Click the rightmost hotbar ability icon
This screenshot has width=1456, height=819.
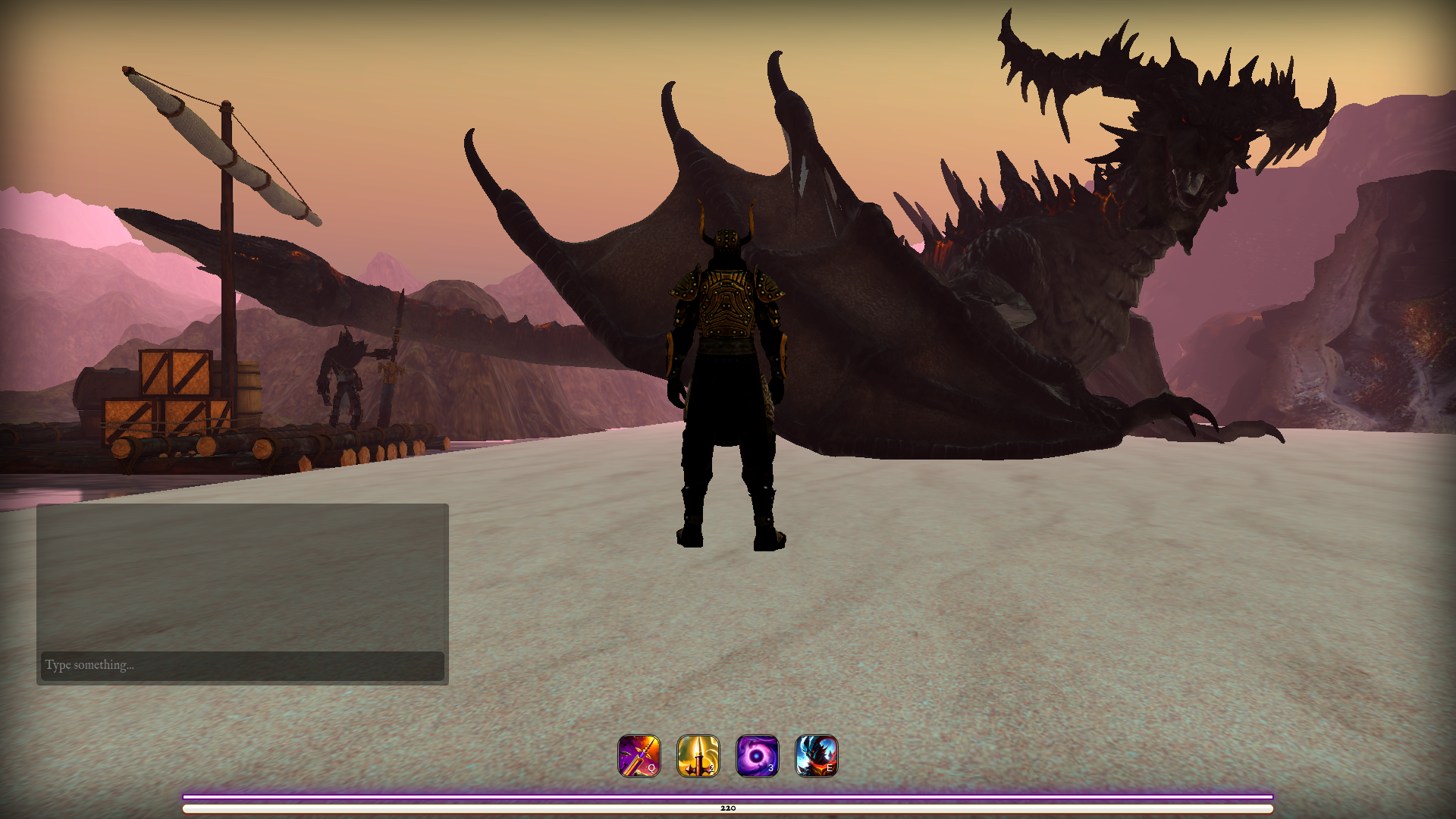point(817,756)
